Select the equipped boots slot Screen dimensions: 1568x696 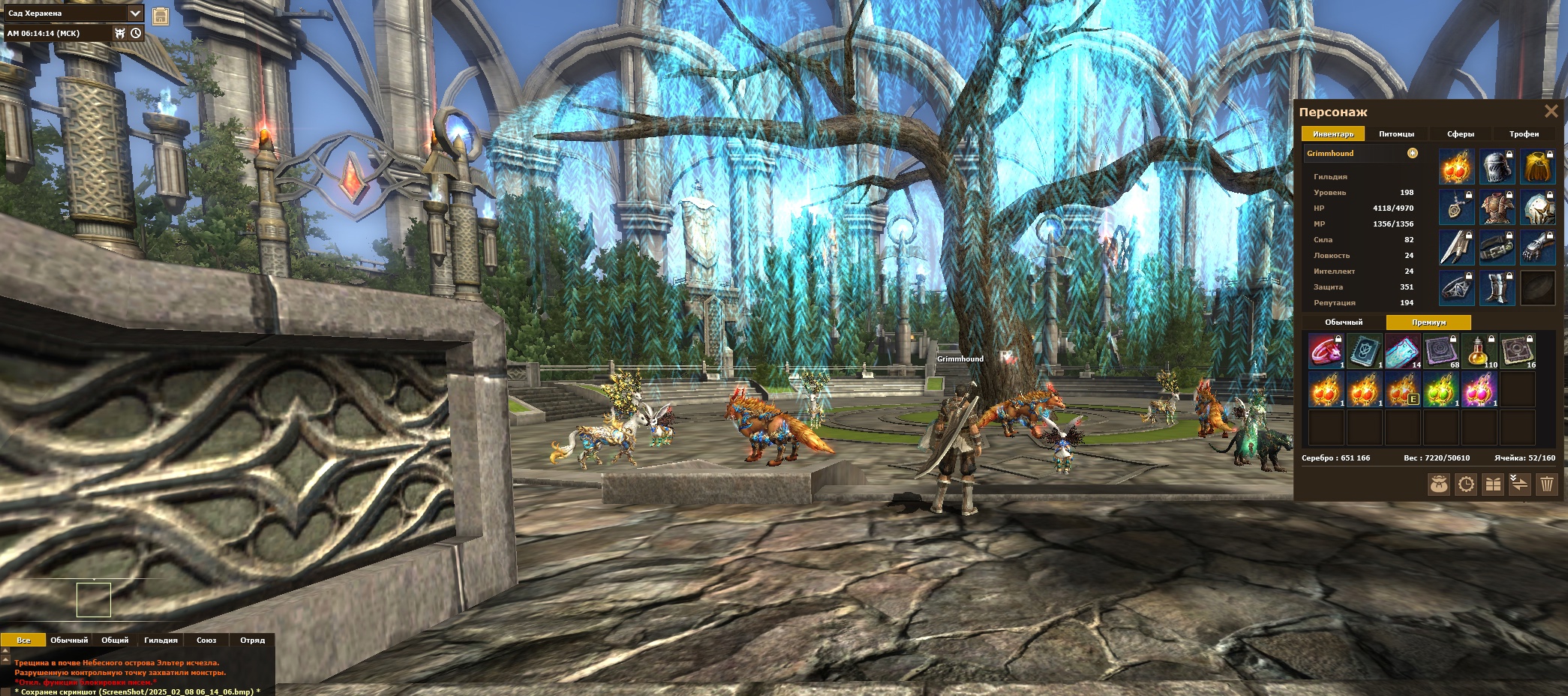click(x=1497, y=288)
